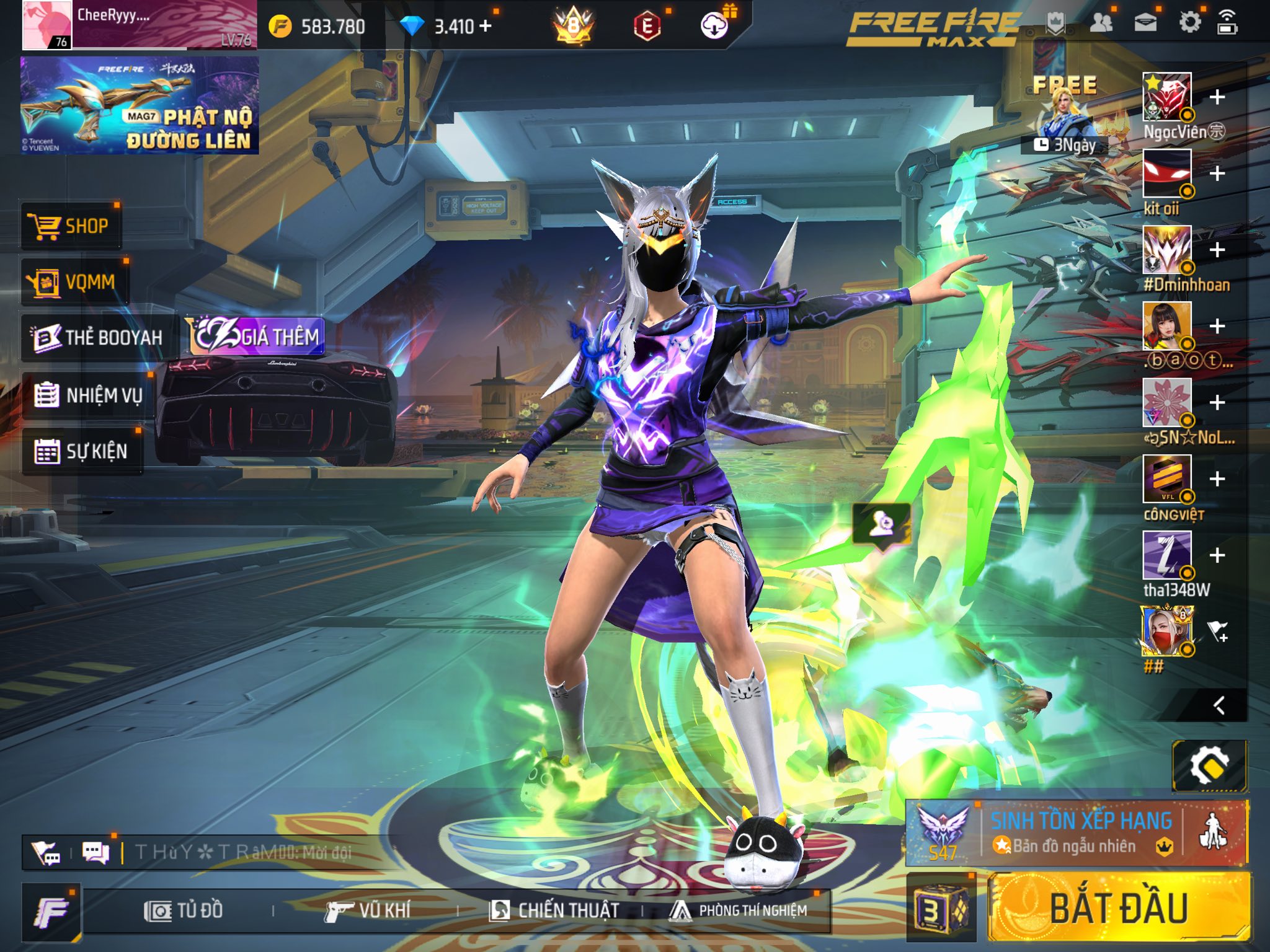The width and height of the screenshot is (1270, 952).
Task: Invite NgọcViên to the team
Action: [x=1217, y=97]
